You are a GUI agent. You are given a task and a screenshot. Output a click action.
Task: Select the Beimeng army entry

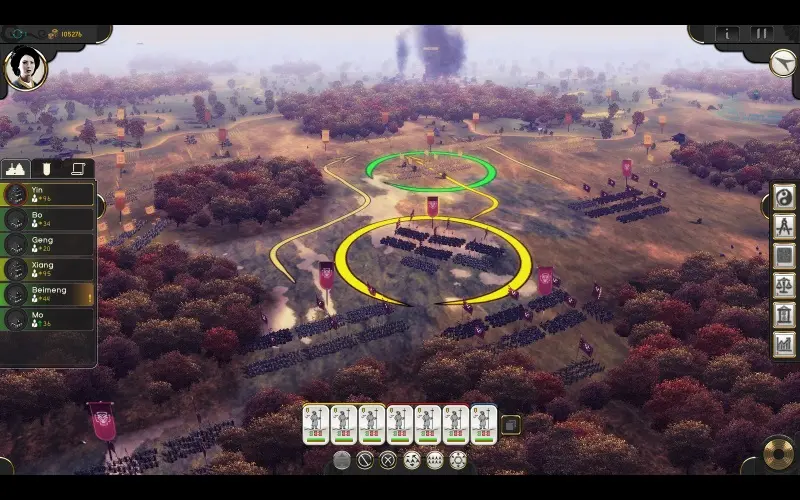[50, 294]
